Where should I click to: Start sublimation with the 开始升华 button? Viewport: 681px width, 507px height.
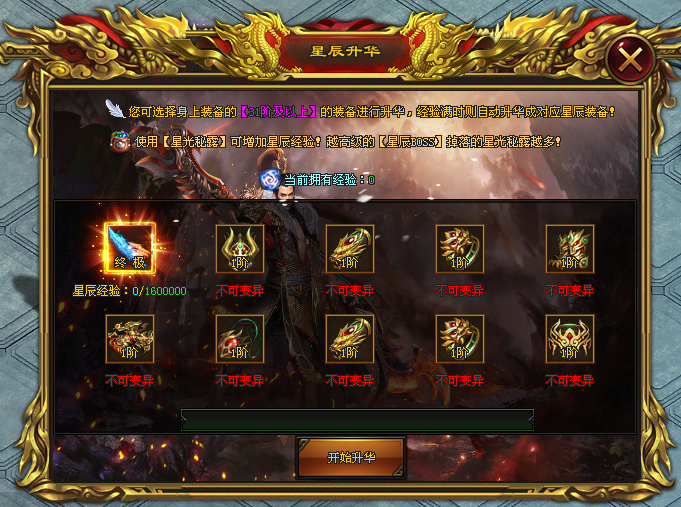351,457
